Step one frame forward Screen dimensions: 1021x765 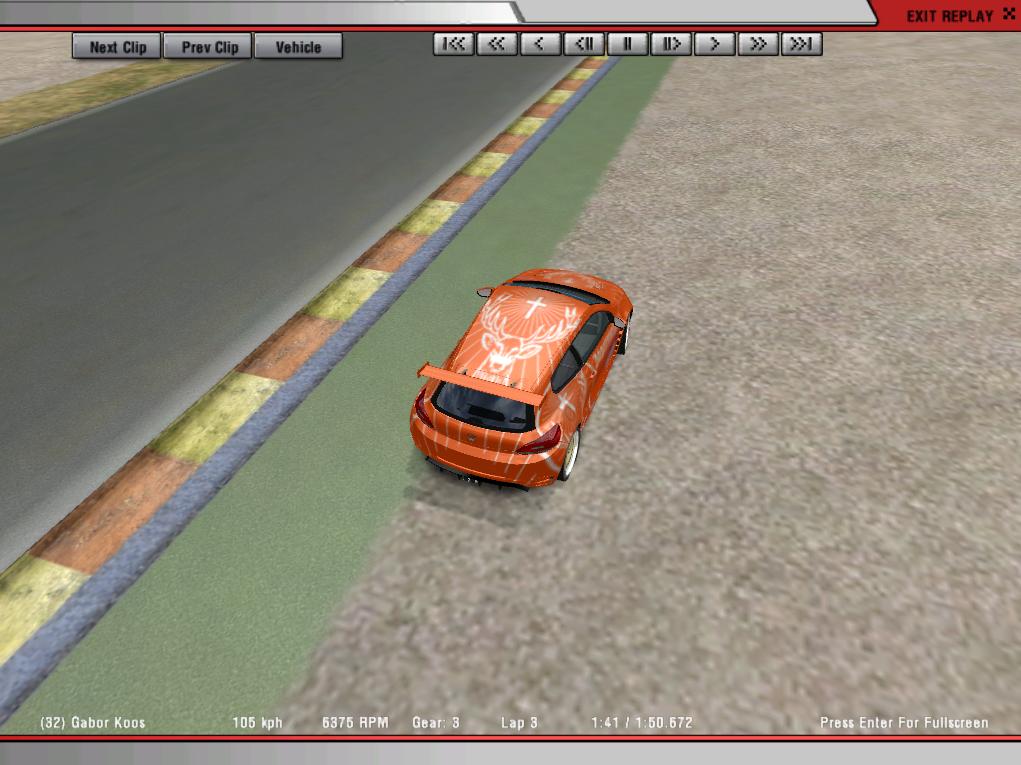[x=671, y=44]
